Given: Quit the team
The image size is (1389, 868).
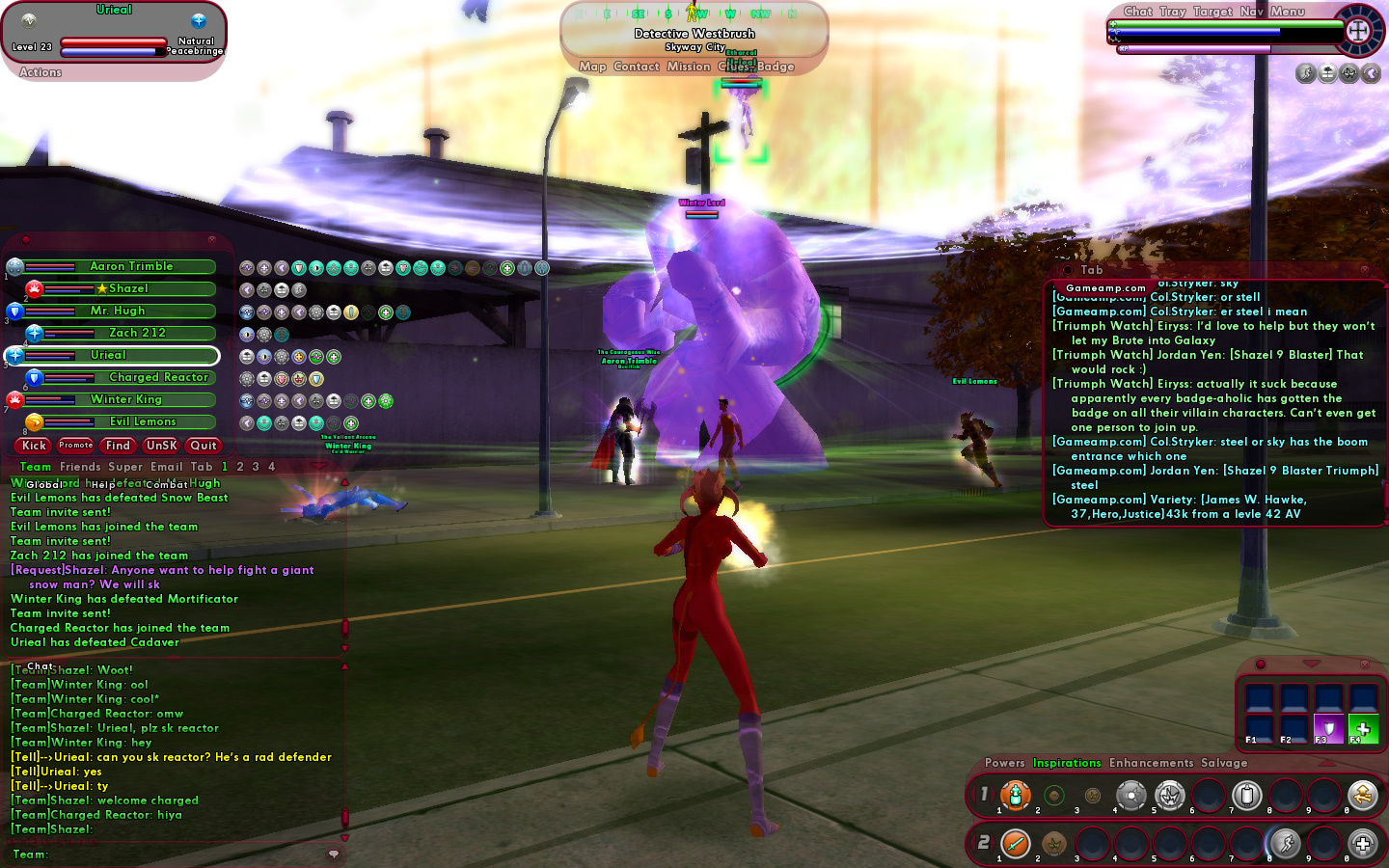Looking at the screenshot, I should tap(204, 446).
